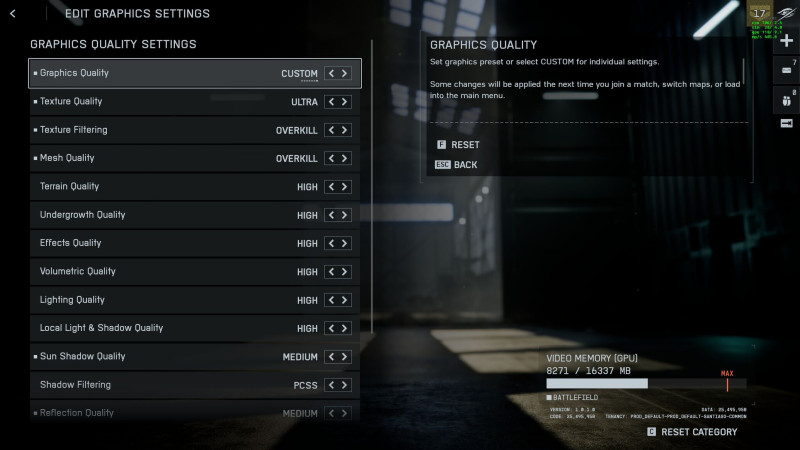
Task: Open the plus icon on the right sidebar
Action: 786,41
